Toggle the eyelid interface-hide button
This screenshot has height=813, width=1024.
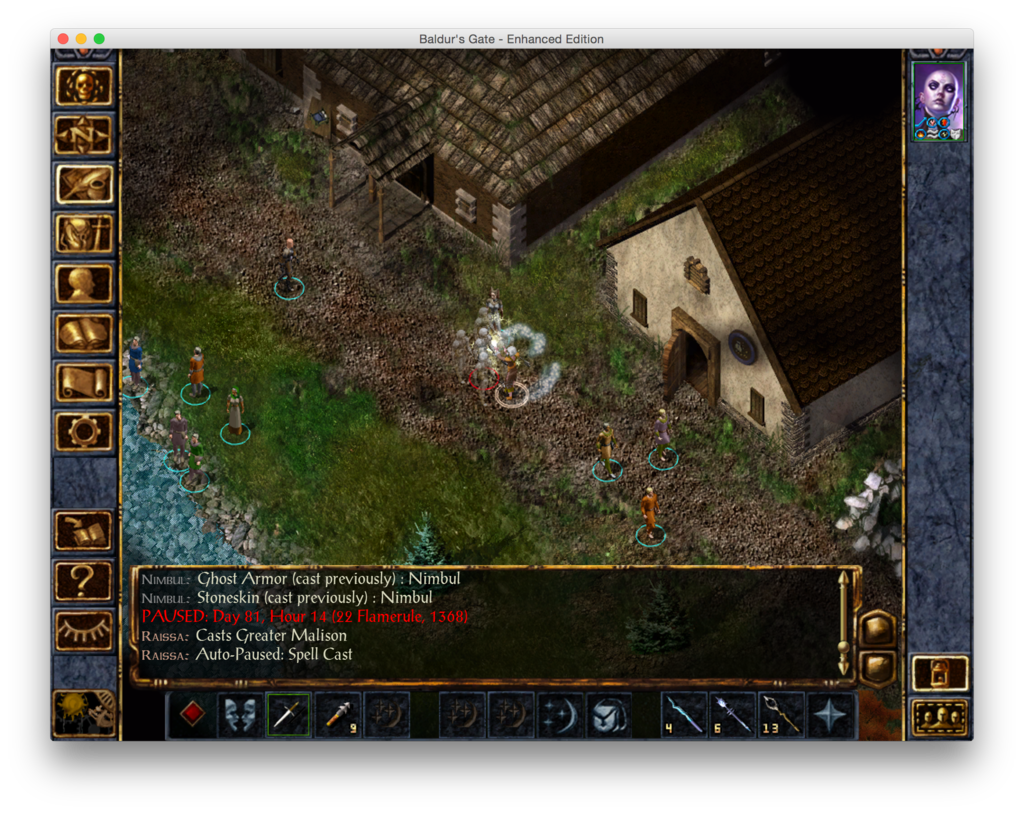[x=84, y=629]
